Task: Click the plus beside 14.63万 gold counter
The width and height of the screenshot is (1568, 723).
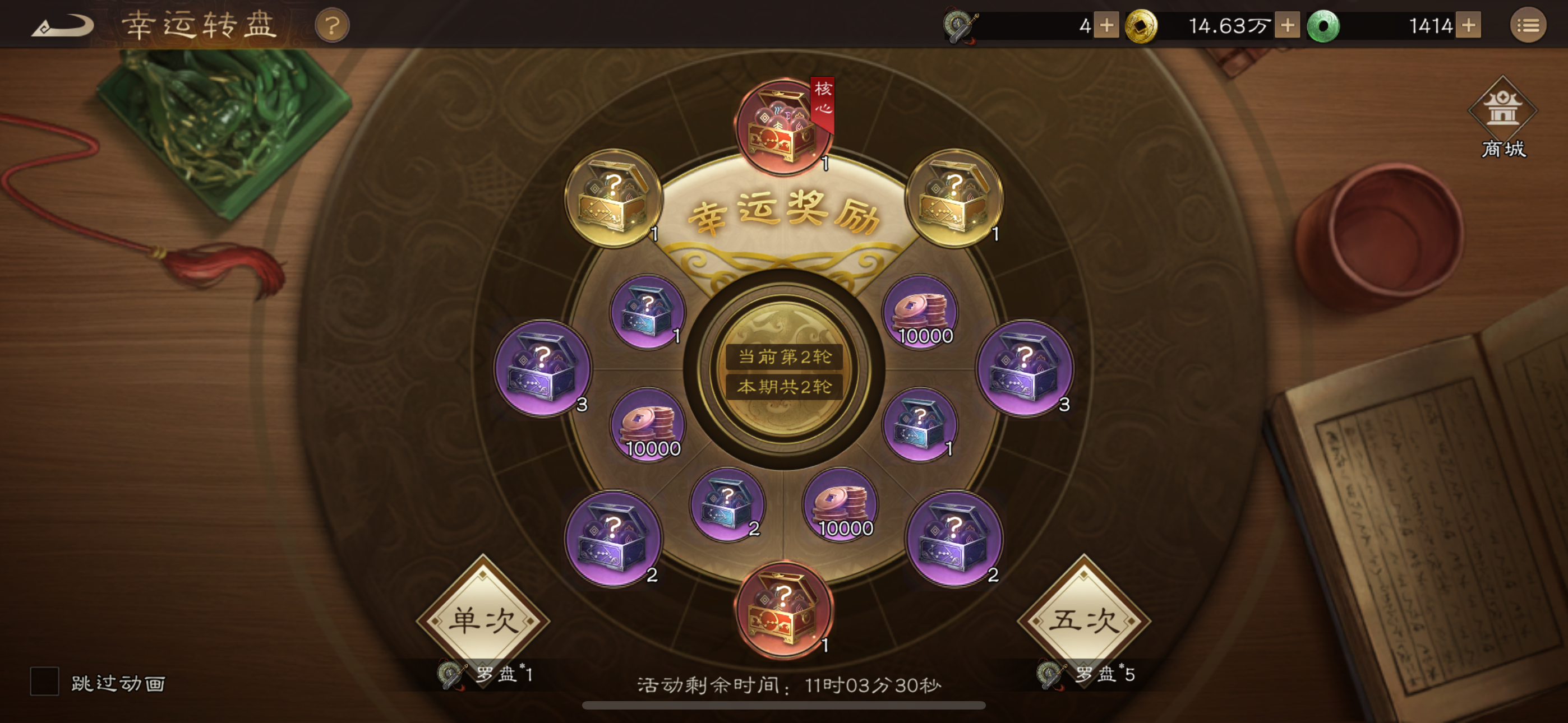Action: pyautogui.click(x=1288, y=26)
